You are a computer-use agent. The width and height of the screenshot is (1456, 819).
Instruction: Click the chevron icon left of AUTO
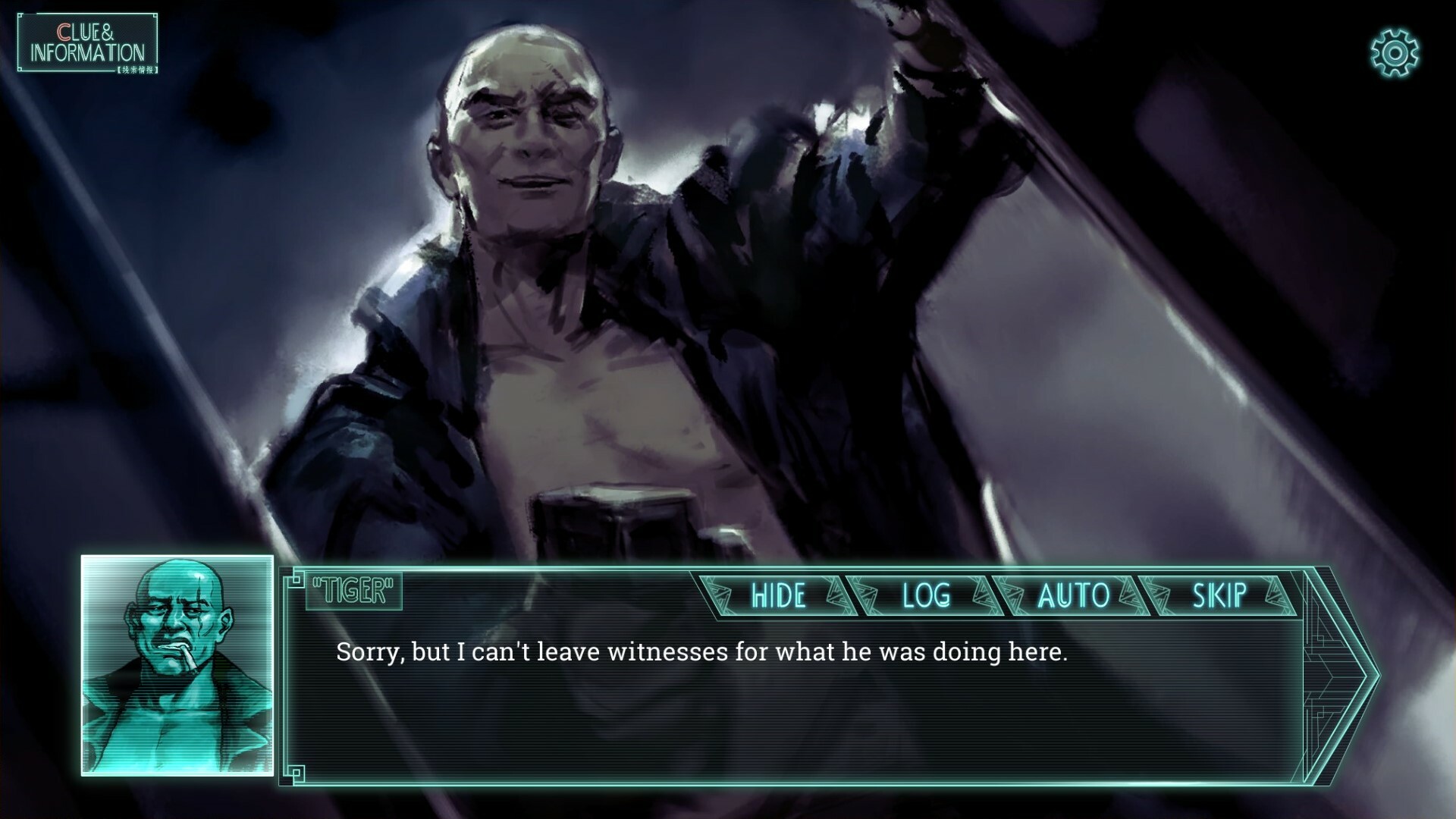(x=1014, y=596)
